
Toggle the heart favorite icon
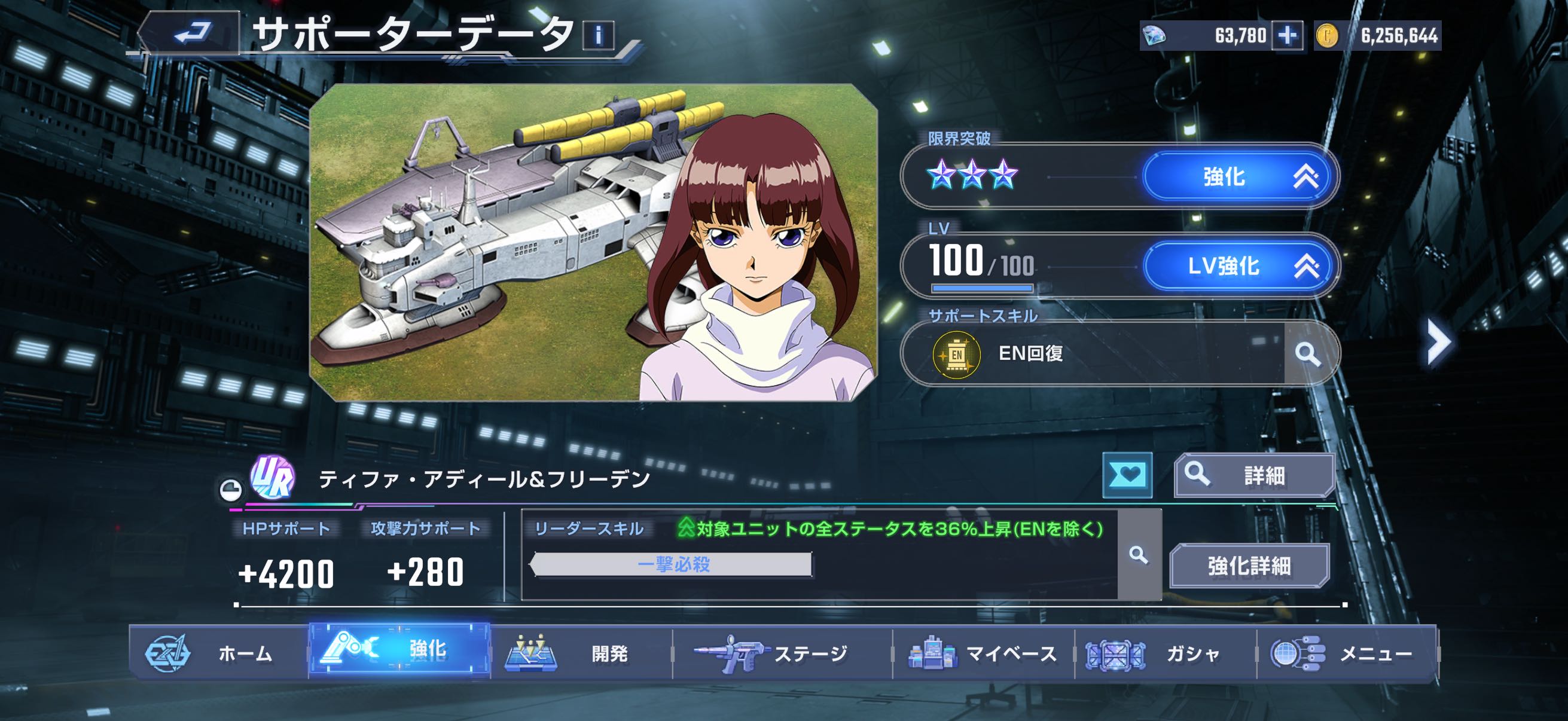click(x=1127, y=475)
